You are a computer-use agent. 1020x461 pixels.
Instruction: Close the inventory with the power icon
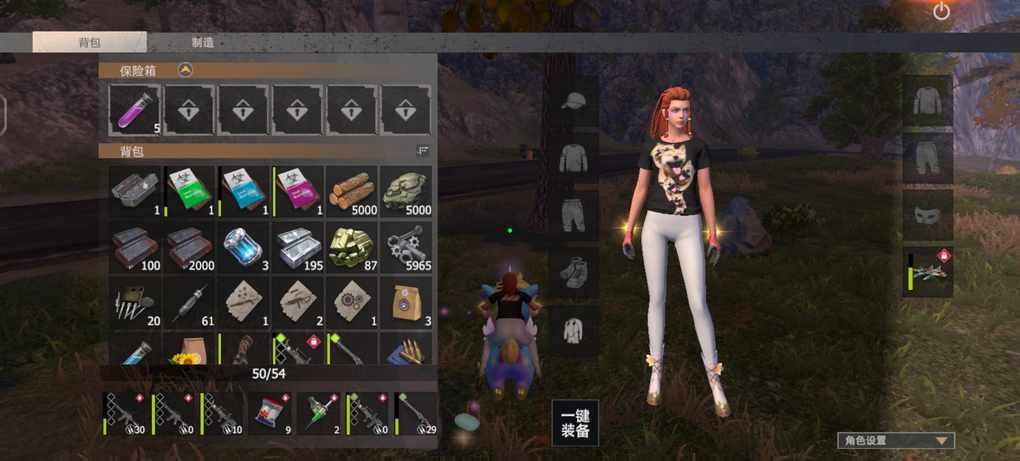[941, 12]
